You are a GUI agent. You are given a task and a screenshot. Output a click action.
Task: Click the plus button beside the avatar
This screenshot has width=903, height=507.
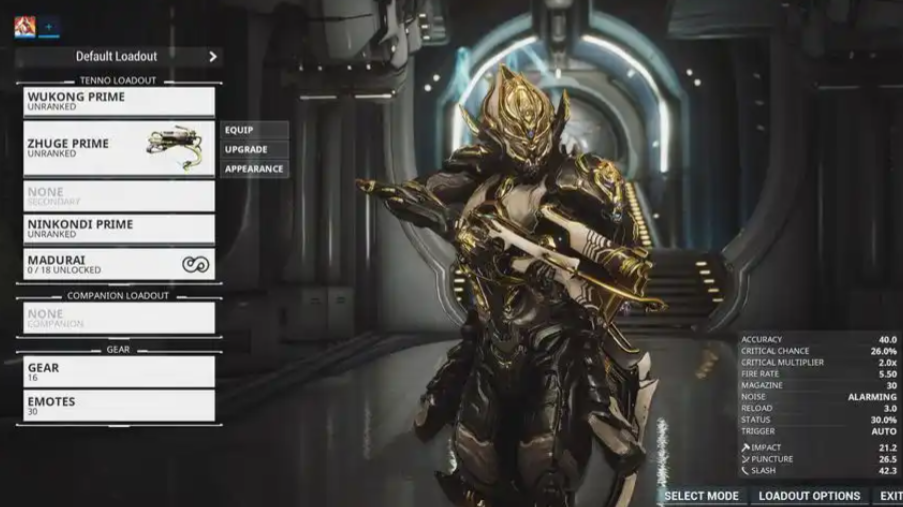coord(49,27)
